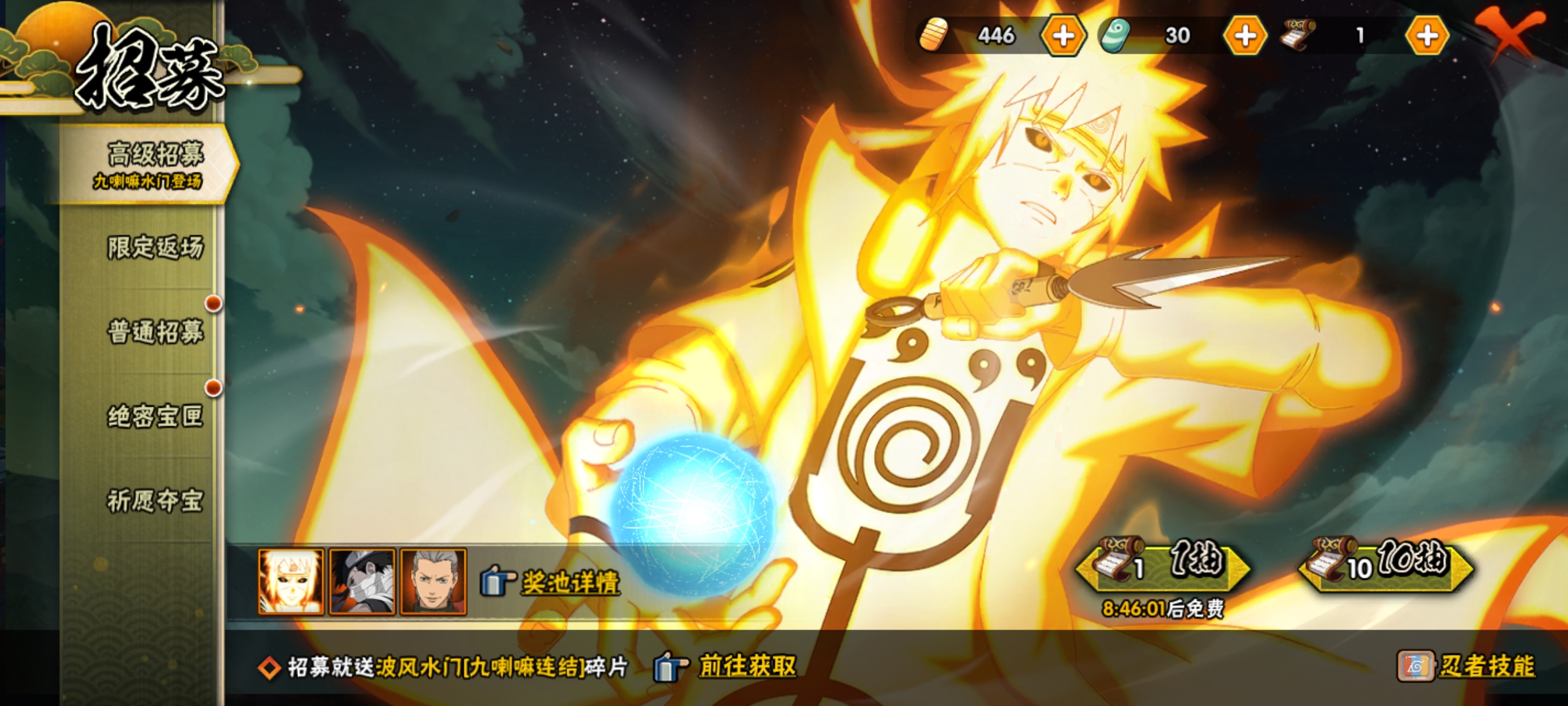Close the recruit screen with red X
Screen dimensions: 1568x706
[x=1511, y=33]
